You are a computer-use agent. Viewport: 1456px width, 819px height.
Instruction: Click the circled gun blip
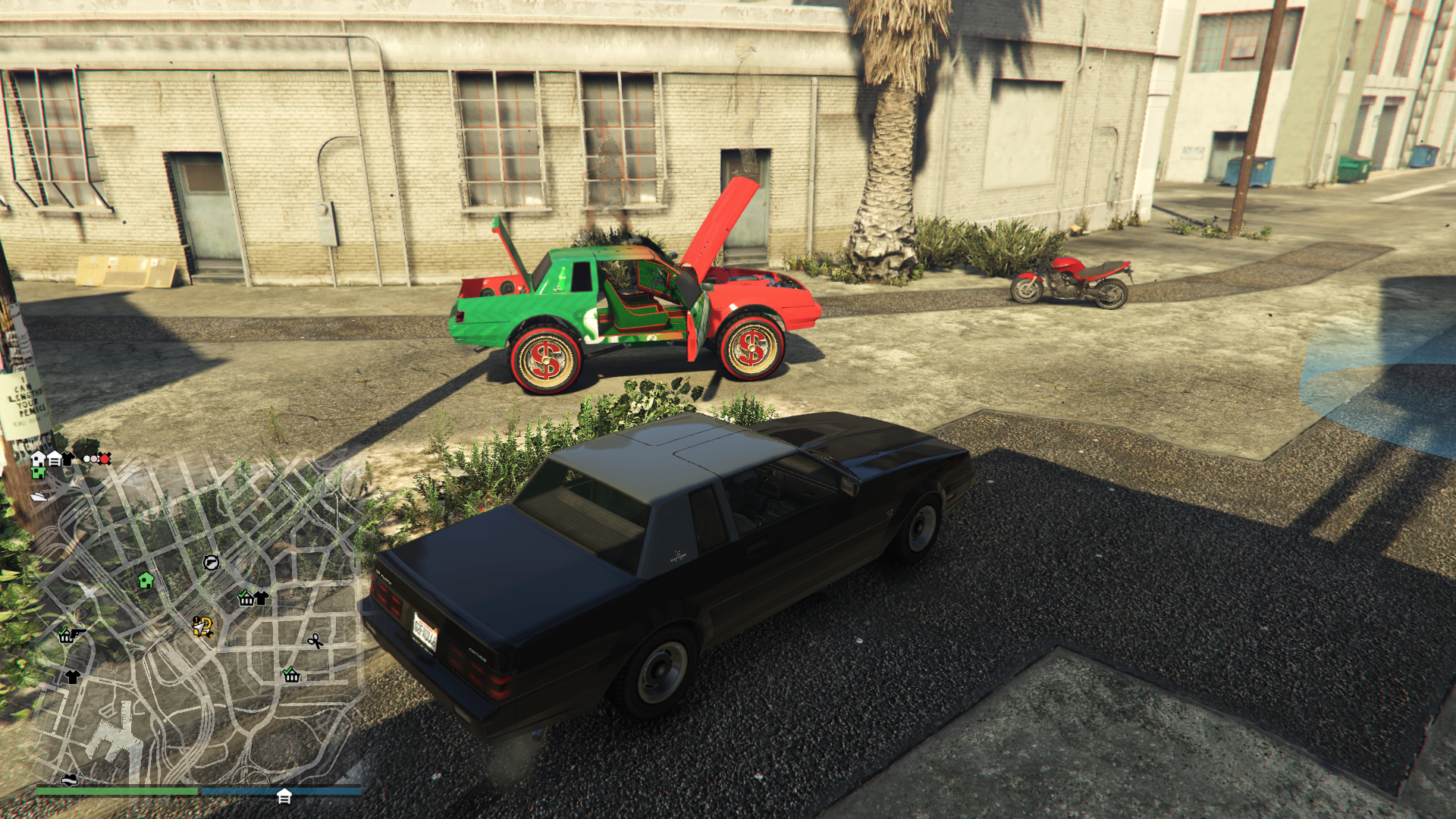tap(211, 563)
